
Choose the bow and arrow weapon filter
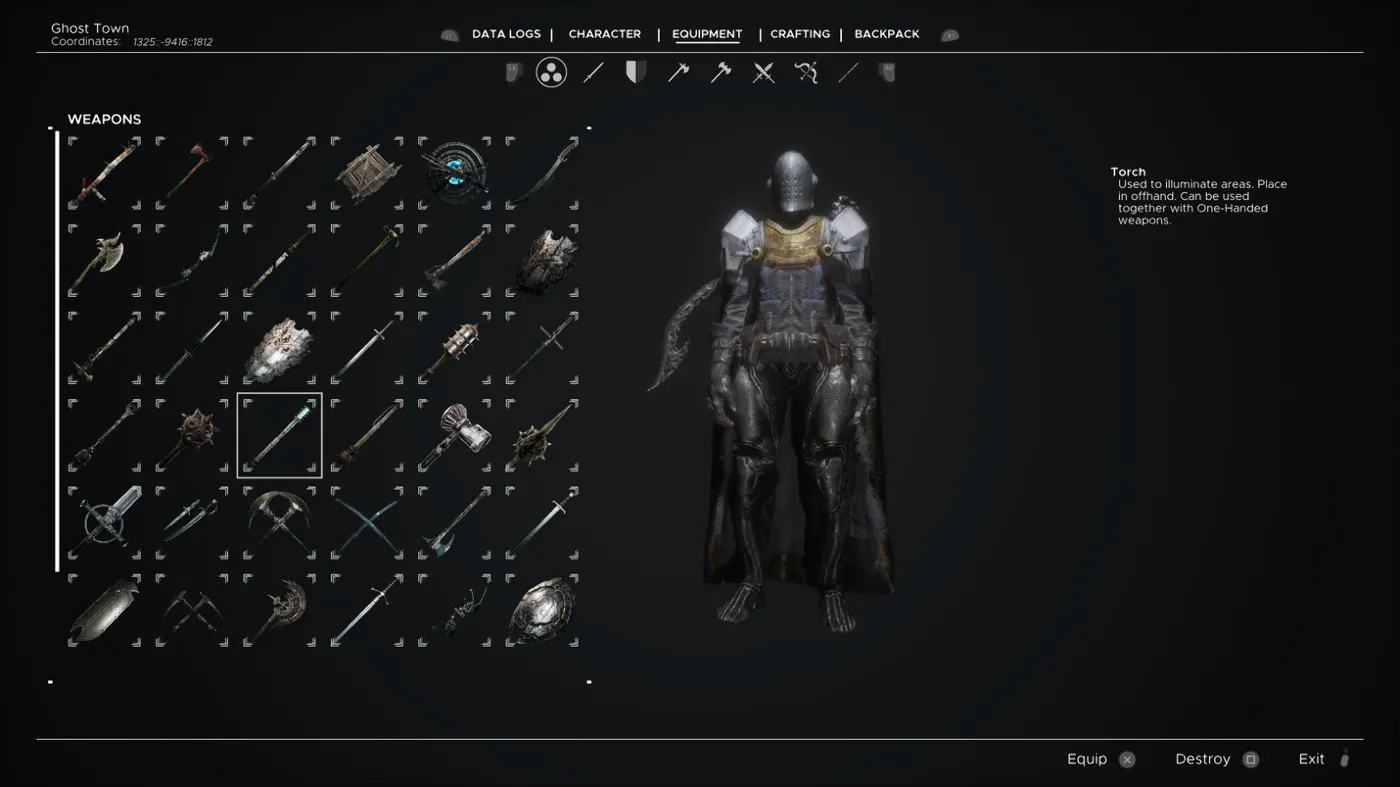(806, 72)
